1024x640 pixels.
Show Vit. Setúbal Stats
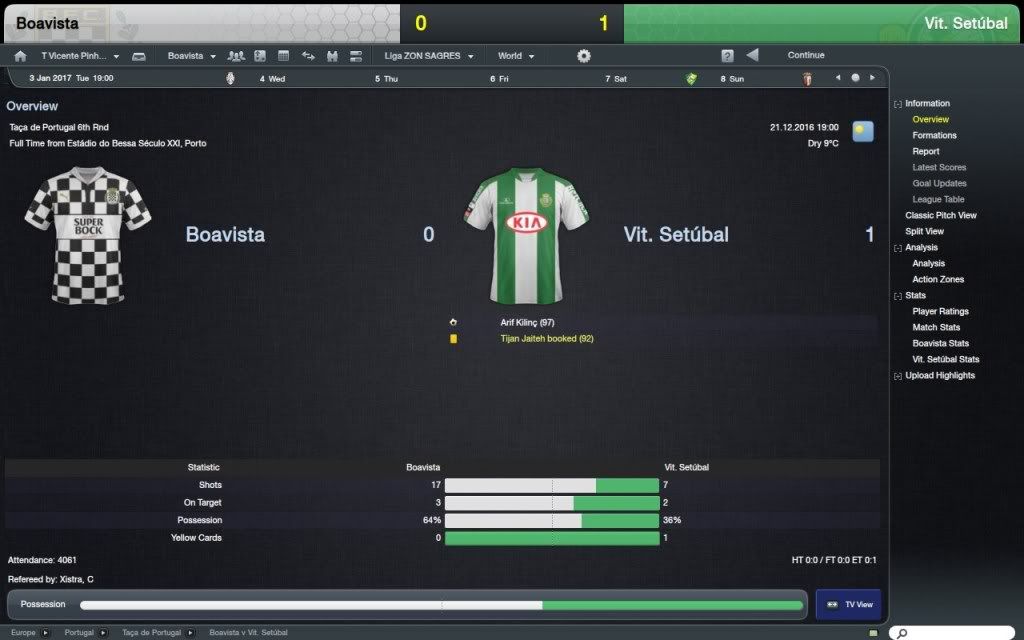click(x=945, y=360)
